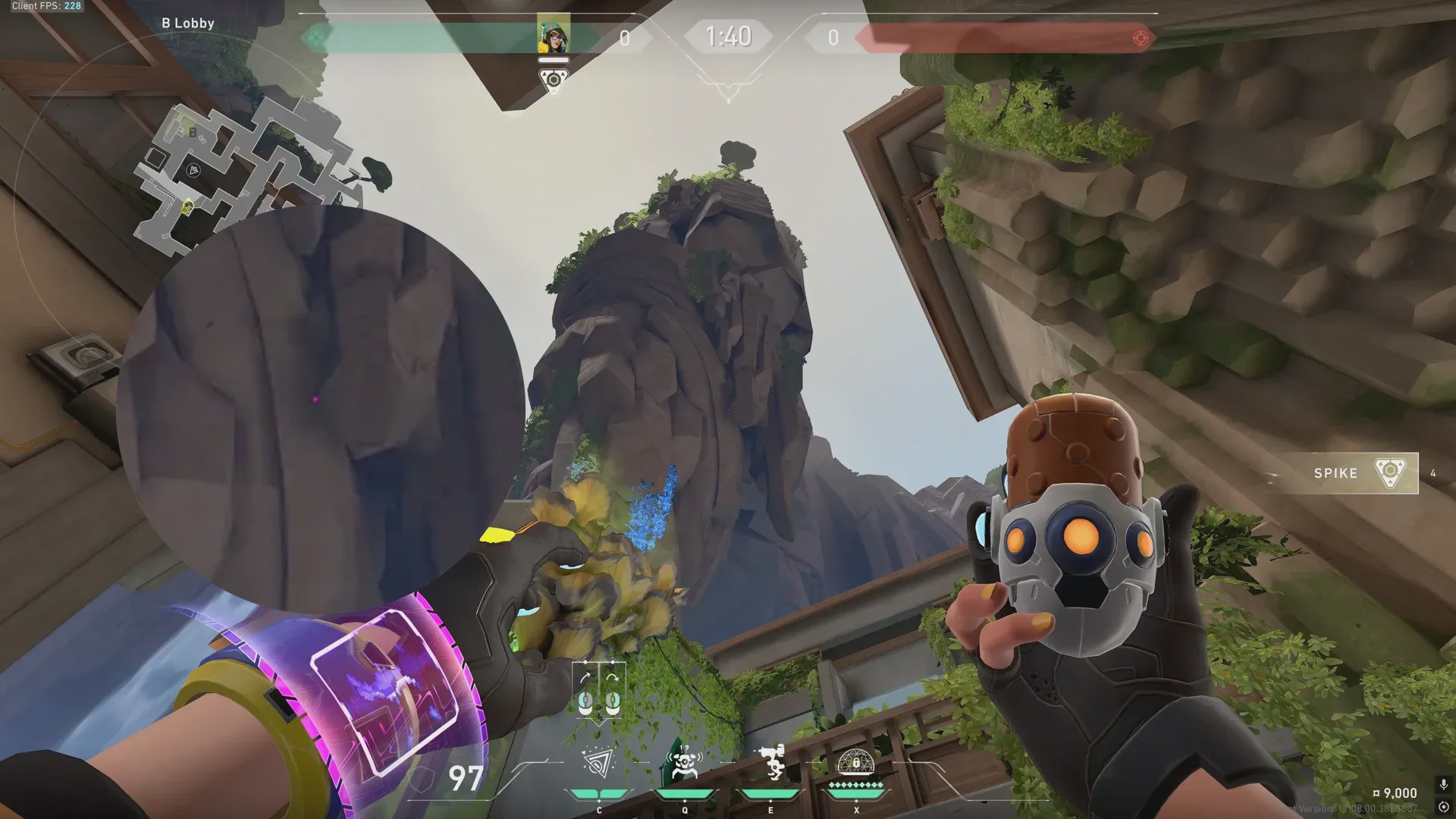Click the minimap in the corner
The width and height of the screenshot is (1456, 819).
(243, 171)
